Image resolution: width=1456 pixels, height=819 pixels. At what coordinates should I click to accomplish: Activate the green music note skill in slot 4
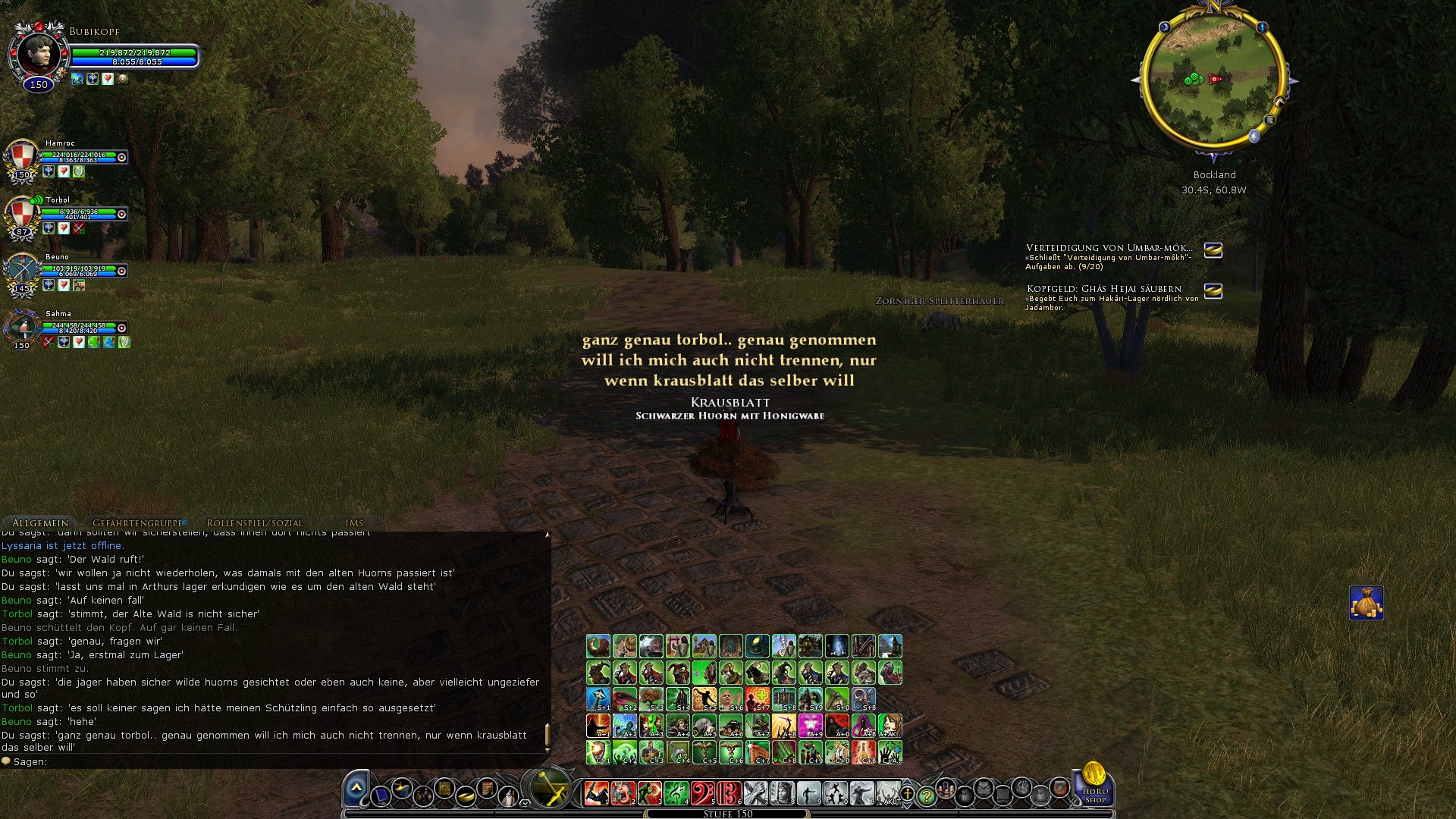tap(676, 793)
